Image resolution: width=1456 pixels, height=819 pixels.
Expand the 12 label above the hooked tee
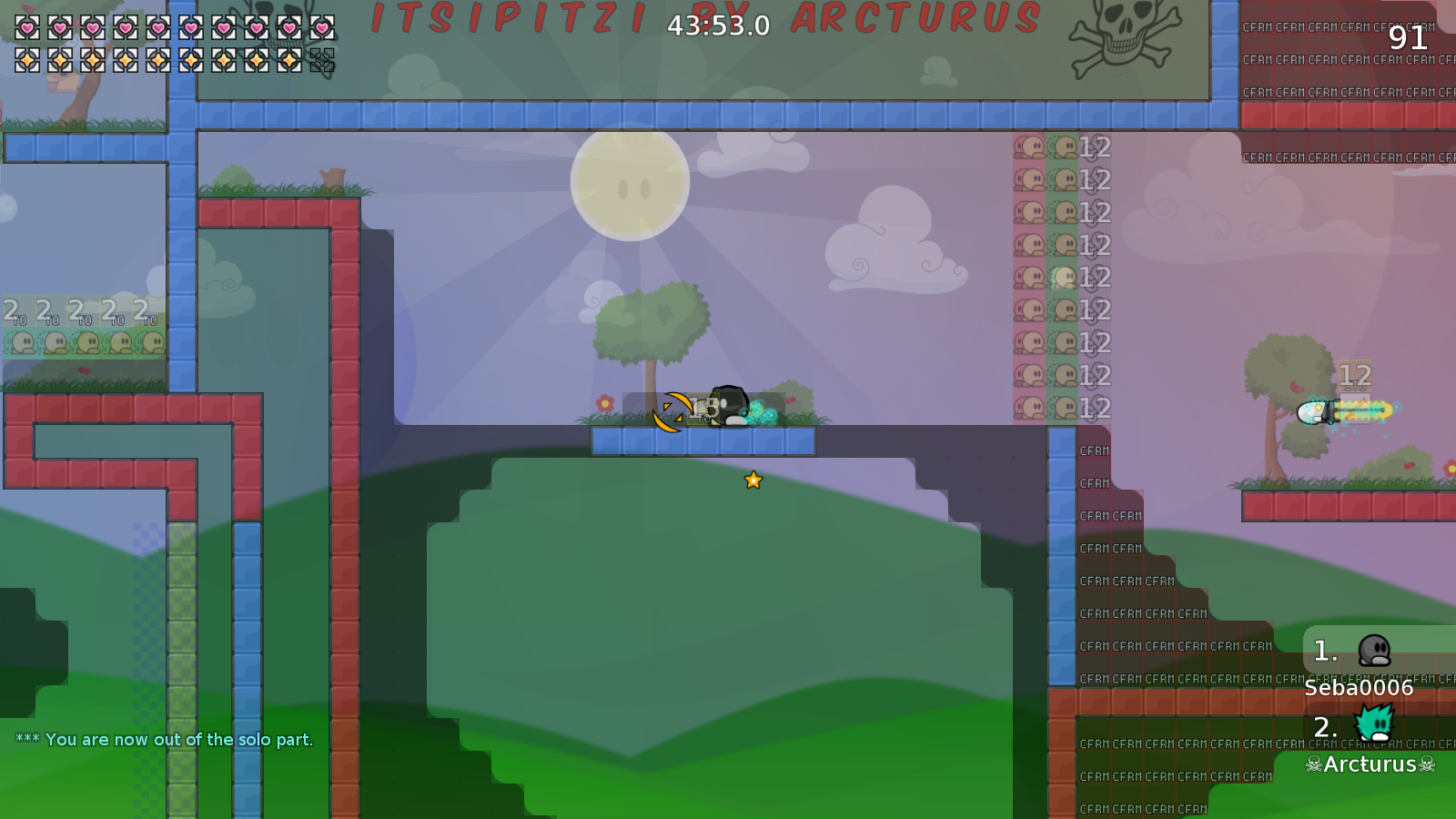click(x=1353, y=374)
